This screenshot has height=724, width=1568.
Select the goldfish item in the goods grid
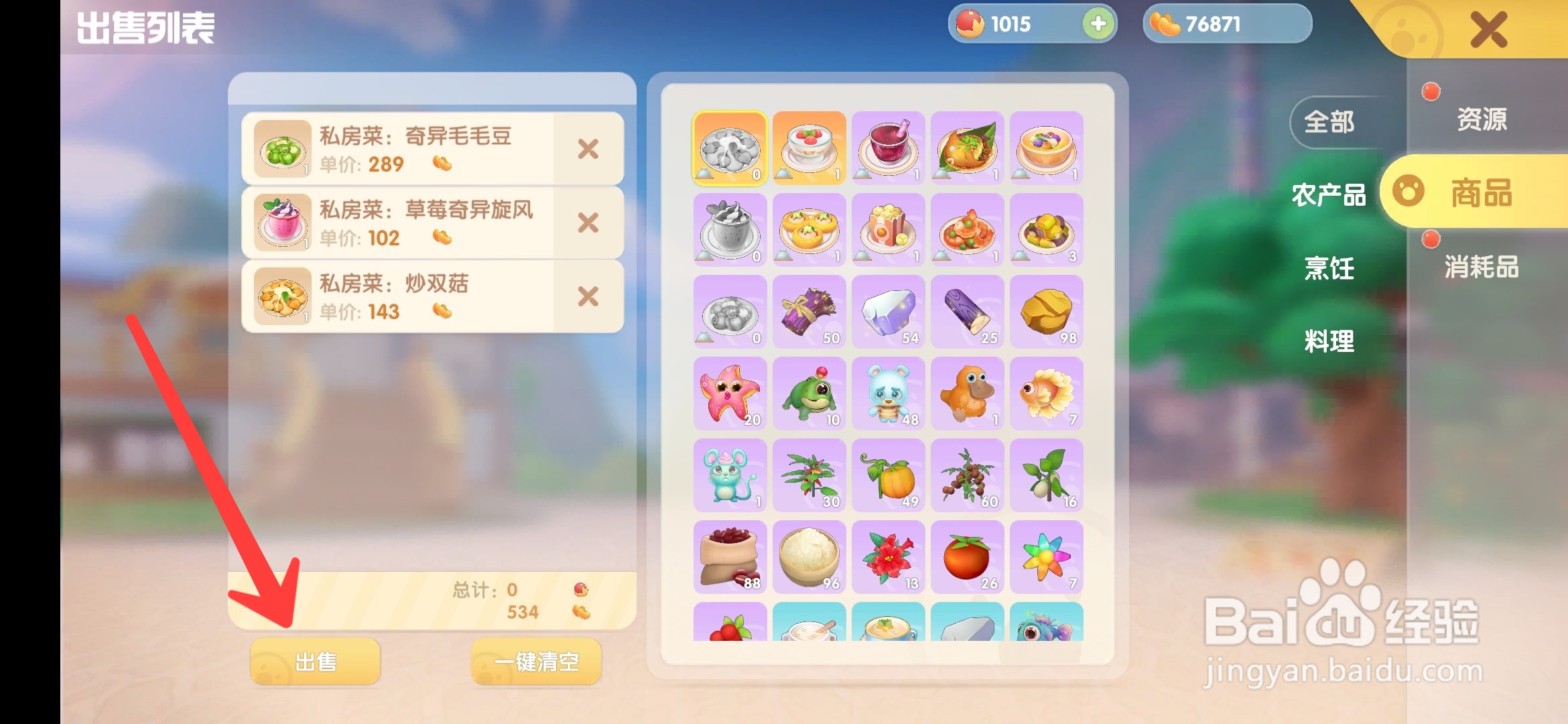pos(1047,394)
